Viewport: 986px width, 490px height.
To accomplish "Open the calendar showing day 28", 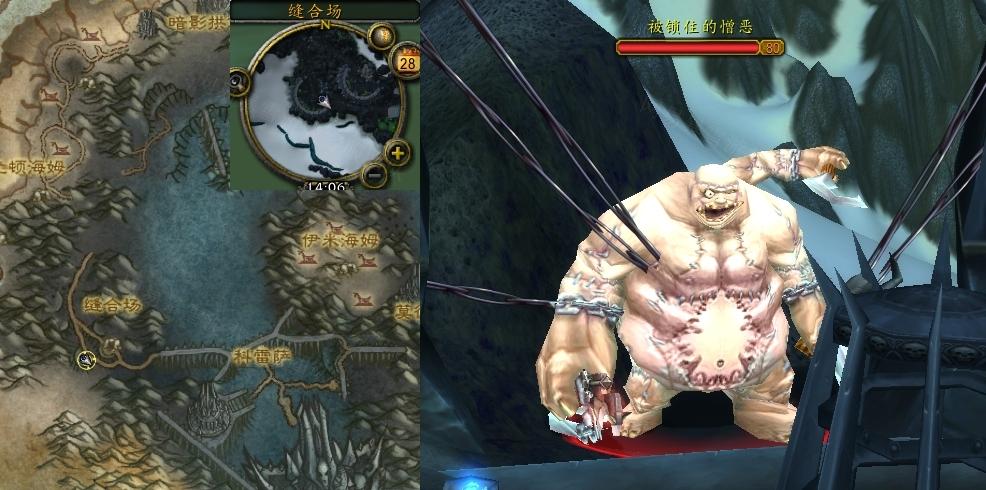I will 408,62.
